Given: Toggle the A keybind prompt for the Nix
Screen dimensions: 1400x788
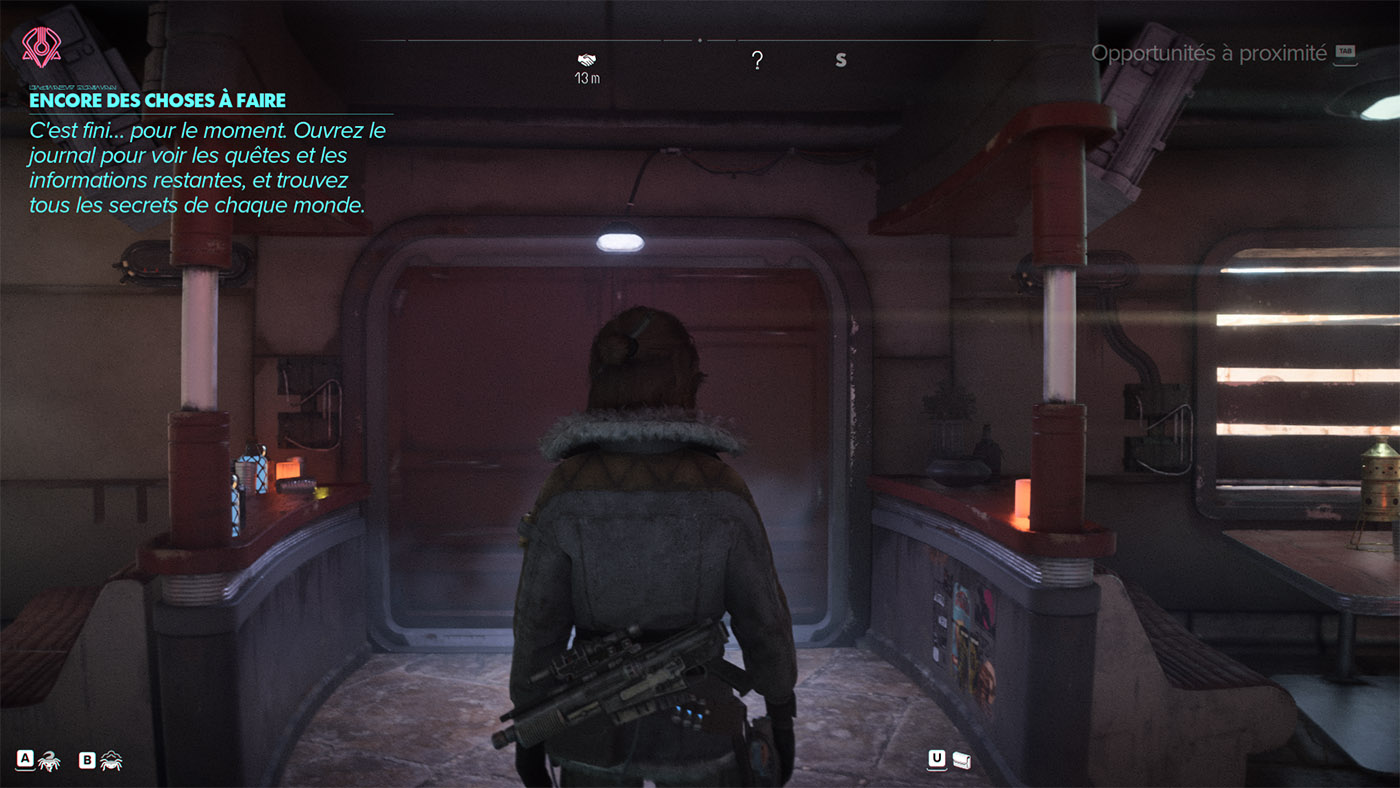Looking at the screenshot, I should (26, 760).
